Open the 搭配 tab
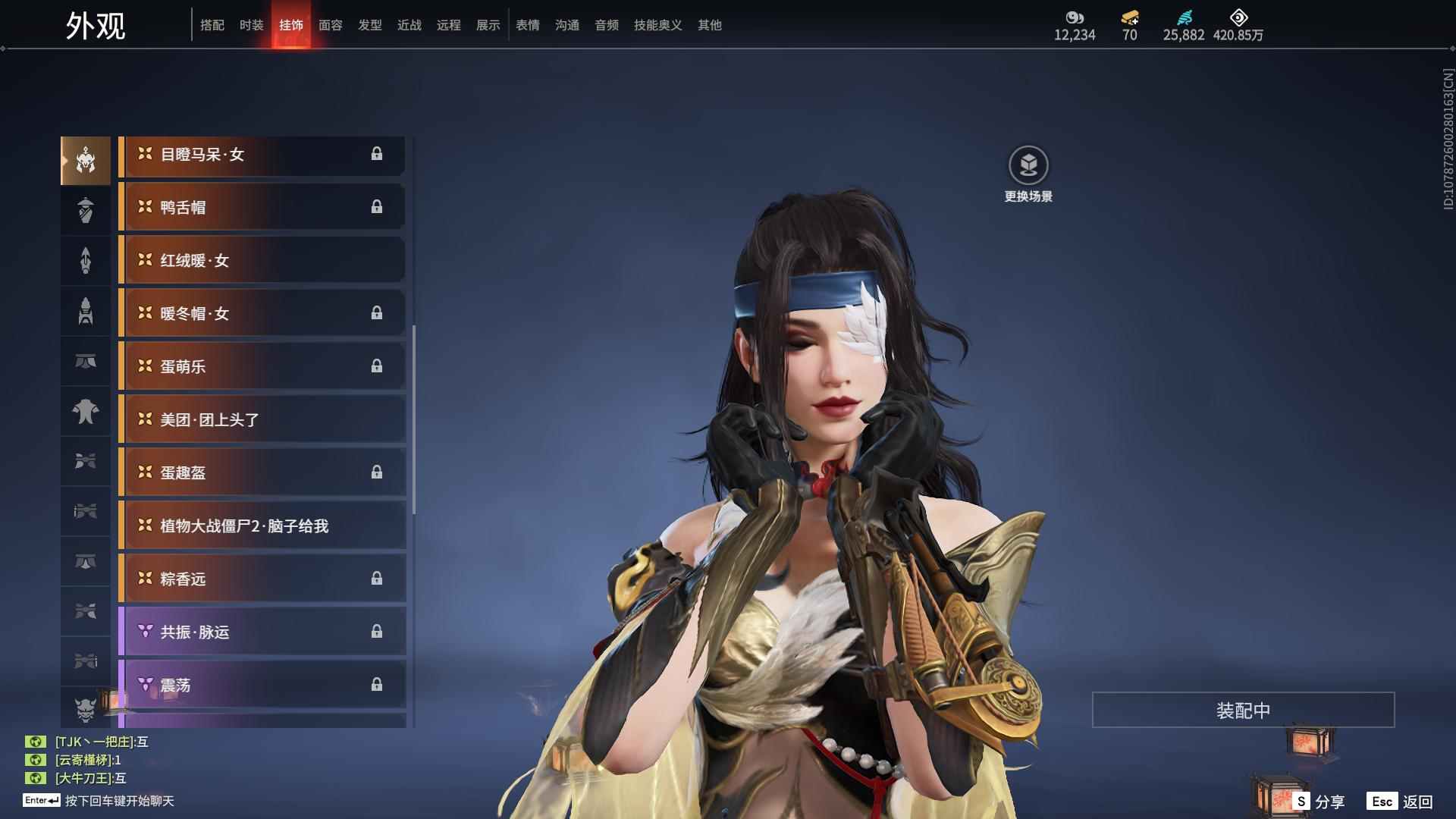Viewport: 1456px width, 819px height. (x=212, y=25)
